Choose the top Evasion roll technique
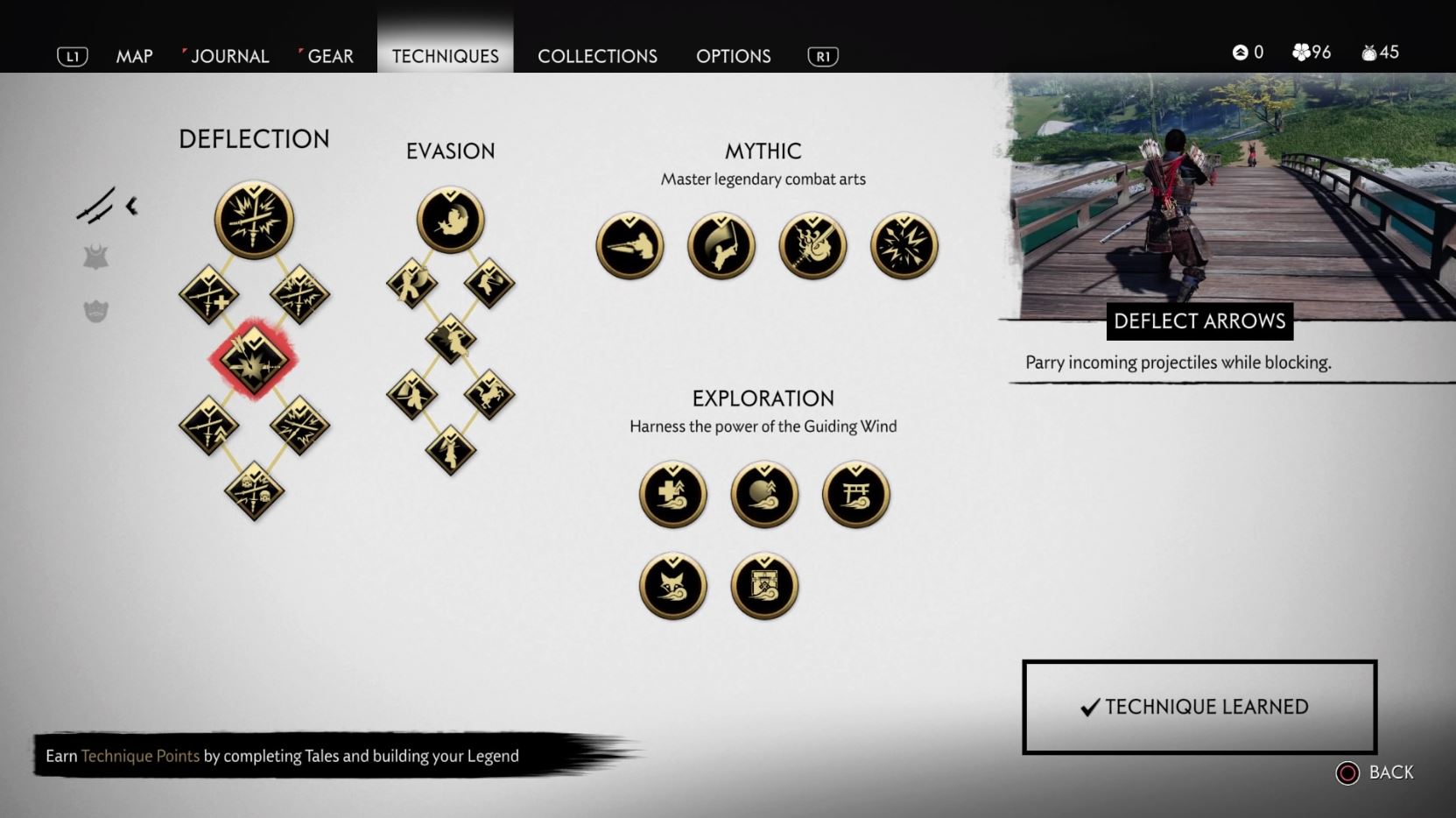 (450, 220)
